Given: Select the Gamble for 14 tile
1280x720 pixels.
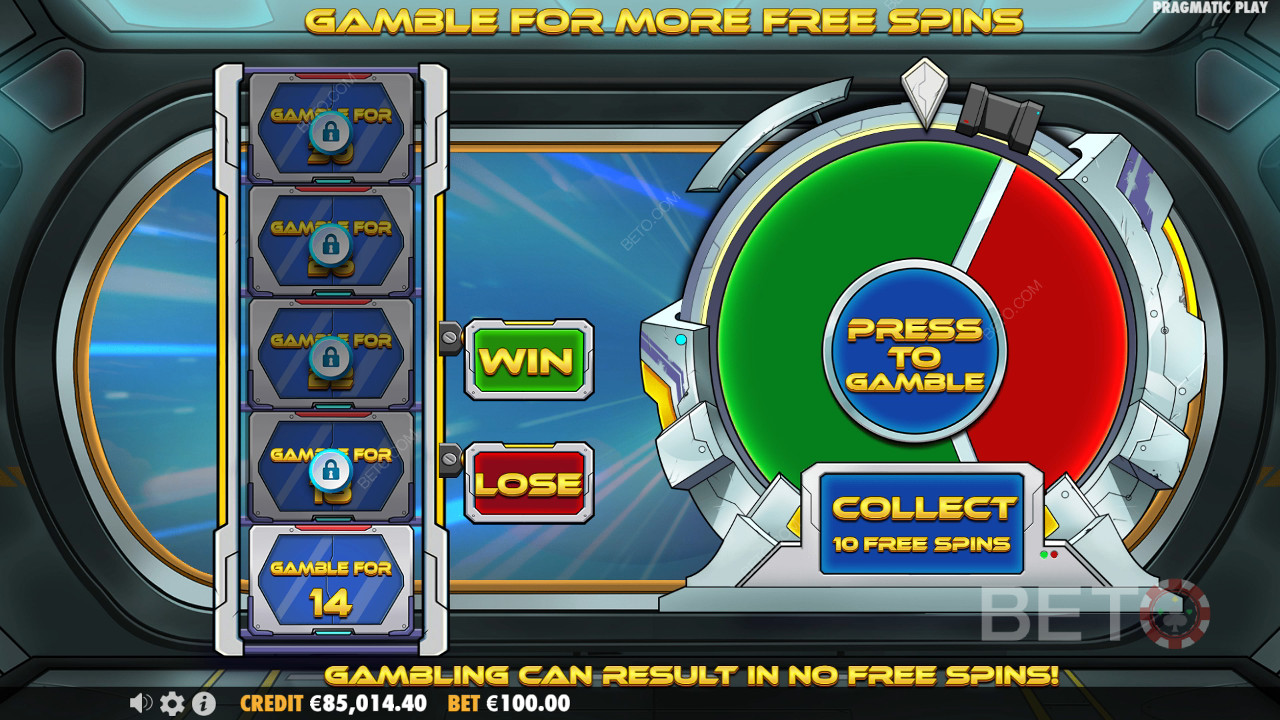Looking at the screenshot, I should [x=331, y=583].
